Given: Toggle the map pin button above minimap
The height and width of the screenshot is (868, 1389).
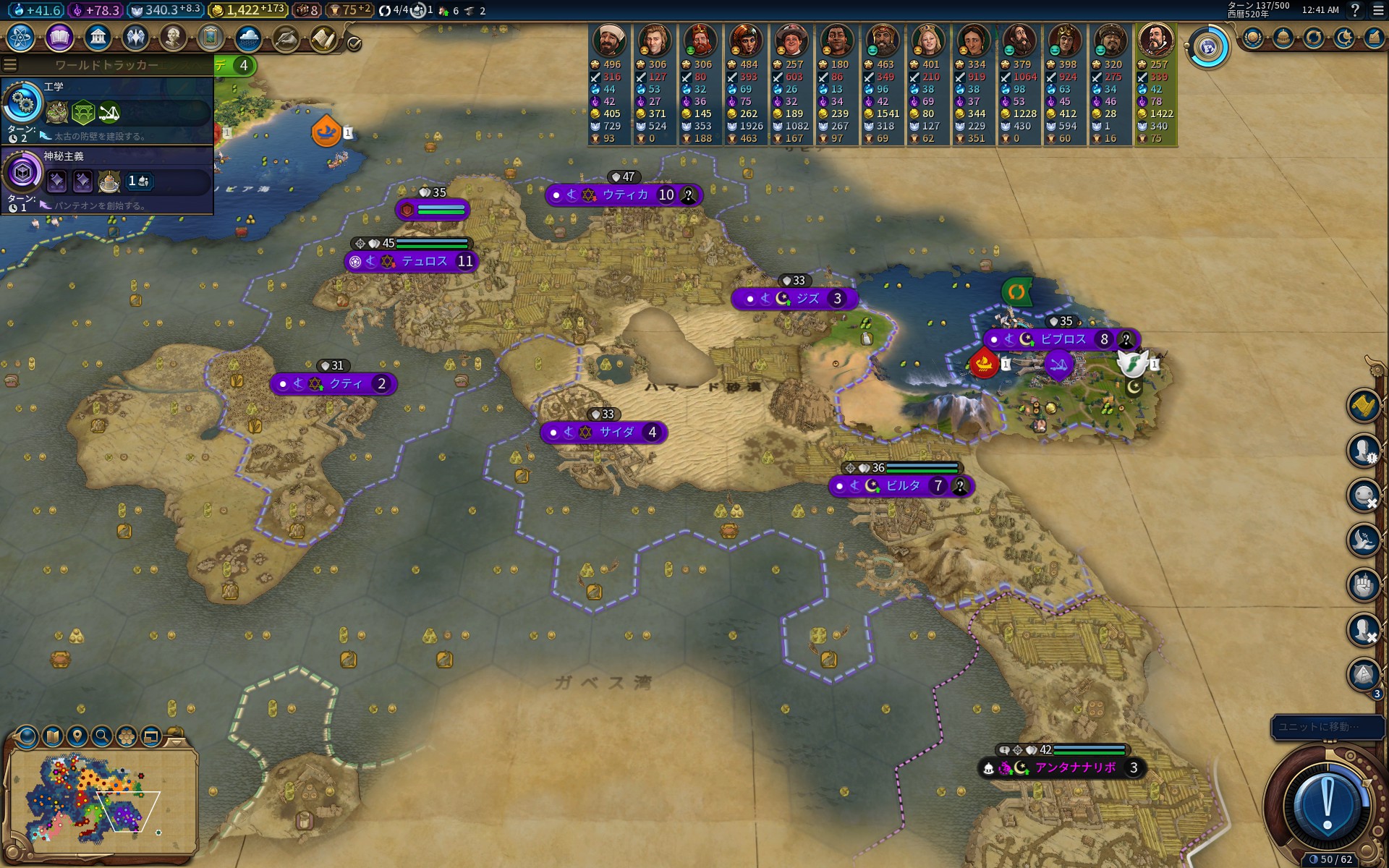Looking at the screenshot, I should pyautogui.click(x=77, y=736).
